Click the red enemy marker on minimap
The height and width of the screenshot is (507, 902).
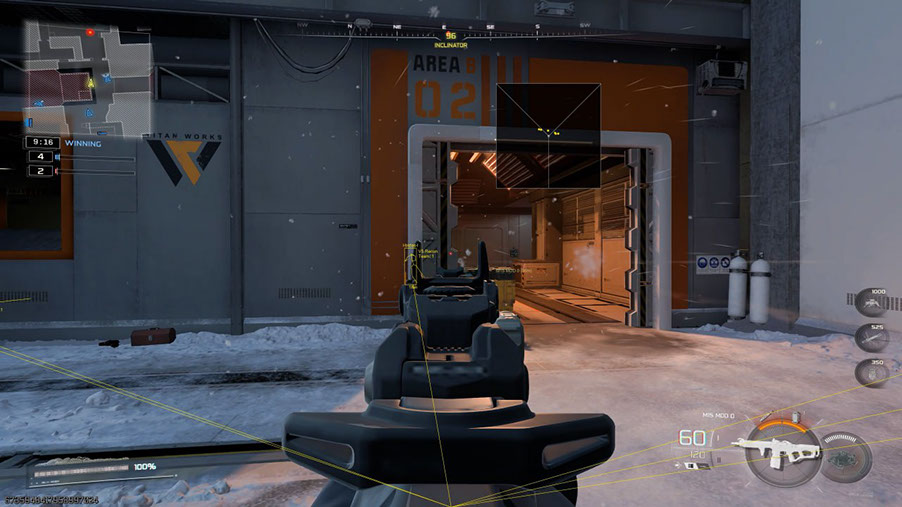click(x=90, y=32)
